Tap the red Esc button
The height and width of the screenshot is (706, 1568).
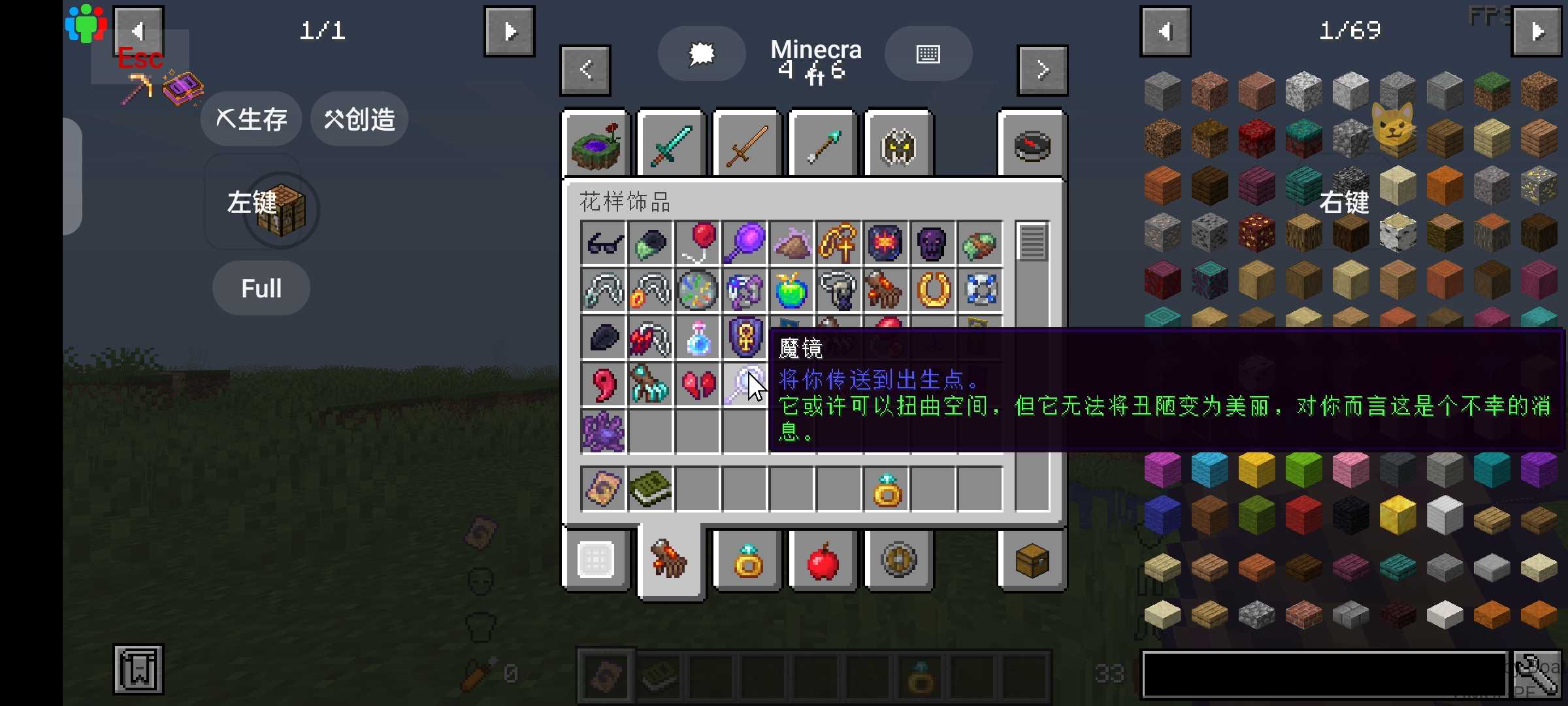tap(140, 59)
